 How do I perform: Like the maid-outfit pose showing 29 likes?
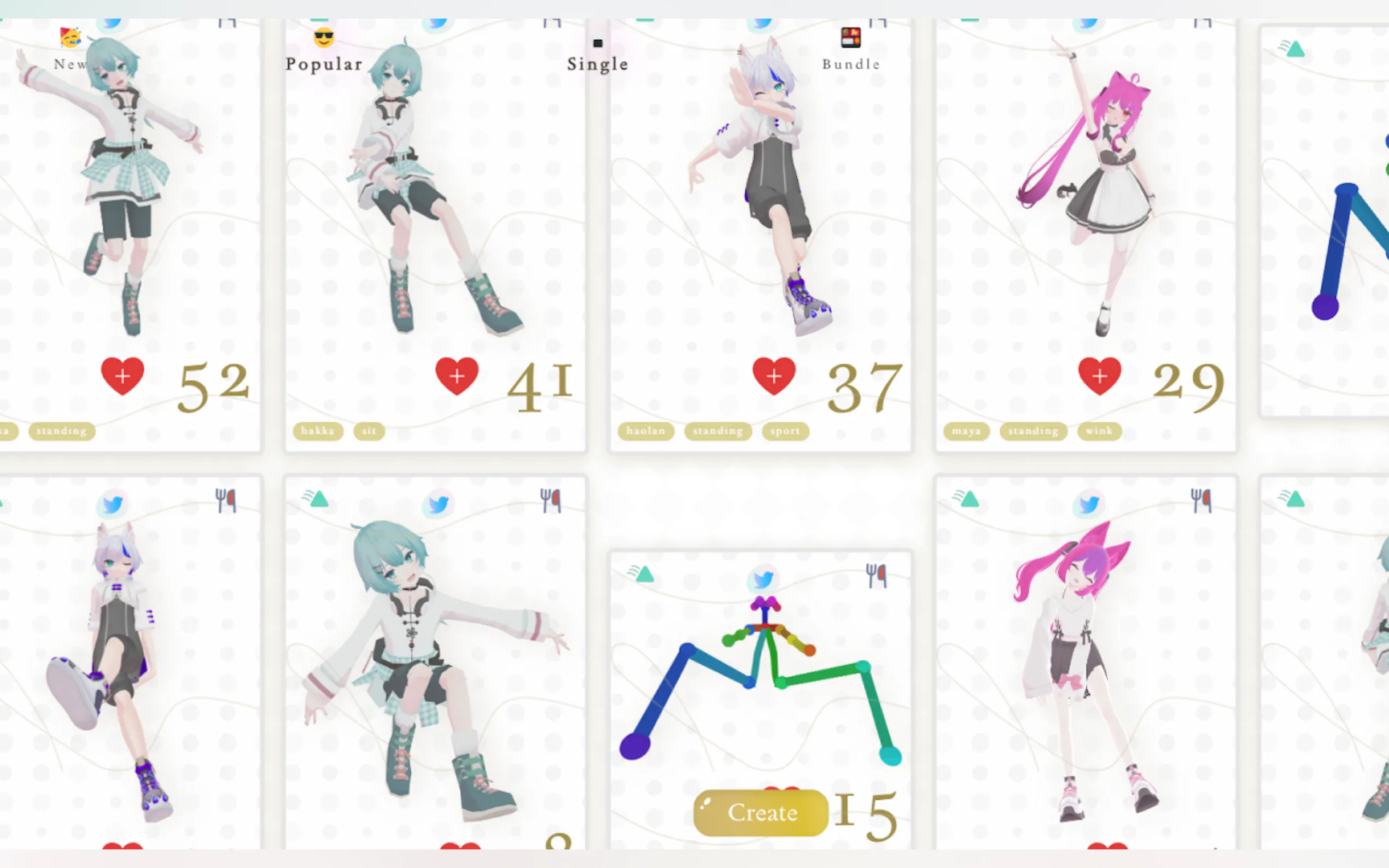[x=1100, y=376]
